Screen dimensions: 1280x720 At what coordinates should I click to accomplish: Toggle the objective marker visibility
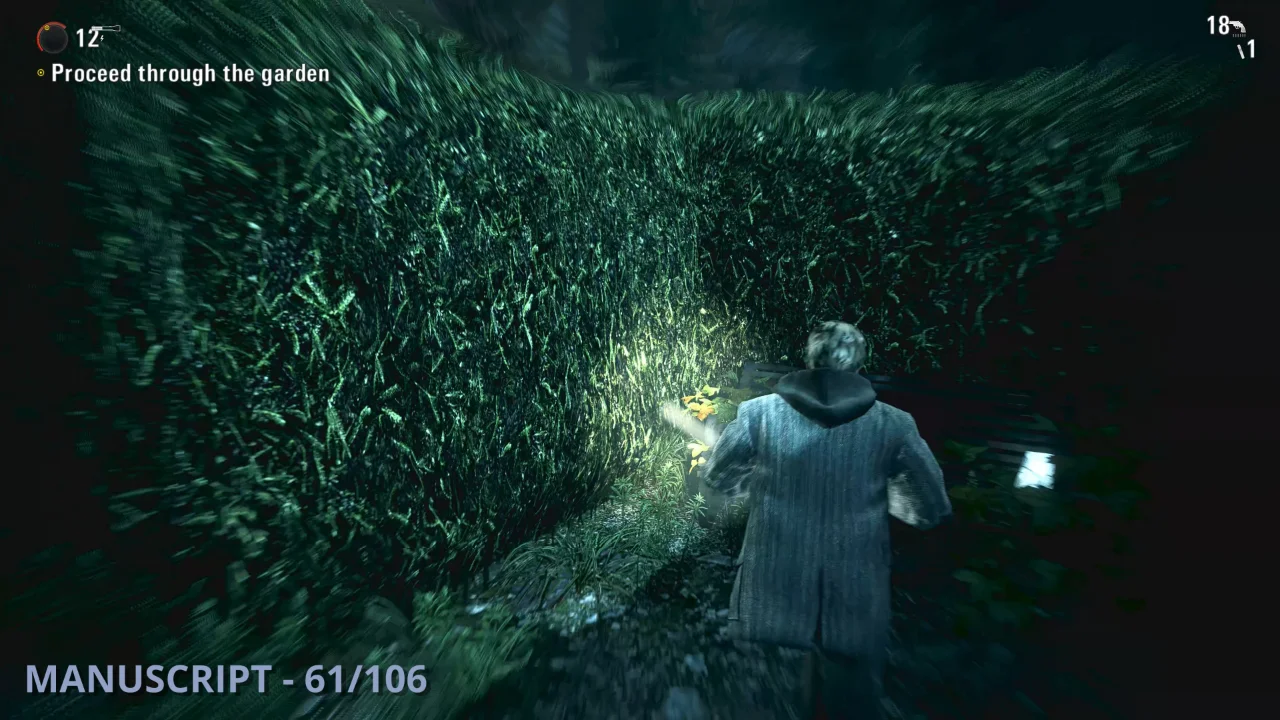pyautogui.click(x=41, y=72)
